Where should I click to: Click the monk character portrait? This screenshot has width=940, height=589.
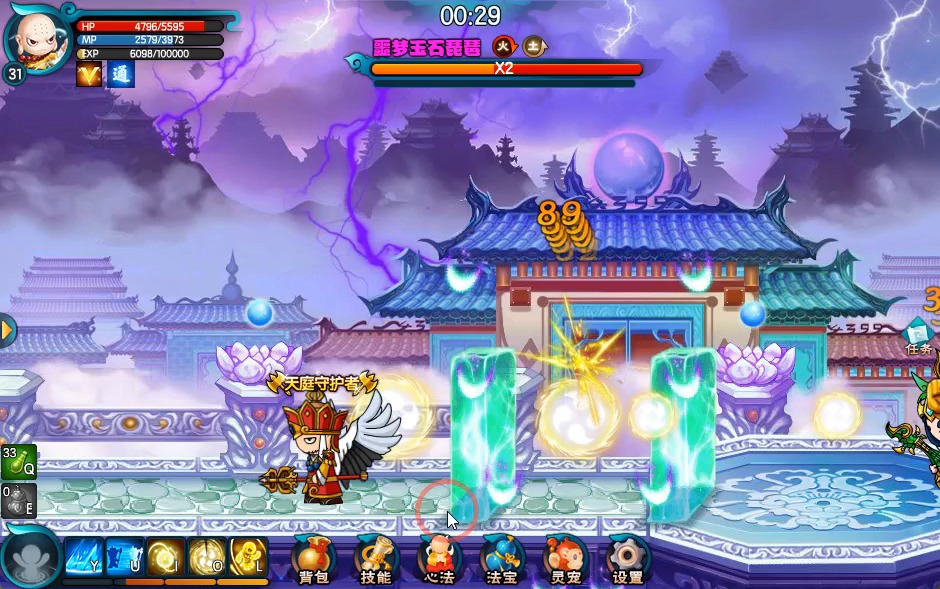pyautogui.click(x=36, y=38)
